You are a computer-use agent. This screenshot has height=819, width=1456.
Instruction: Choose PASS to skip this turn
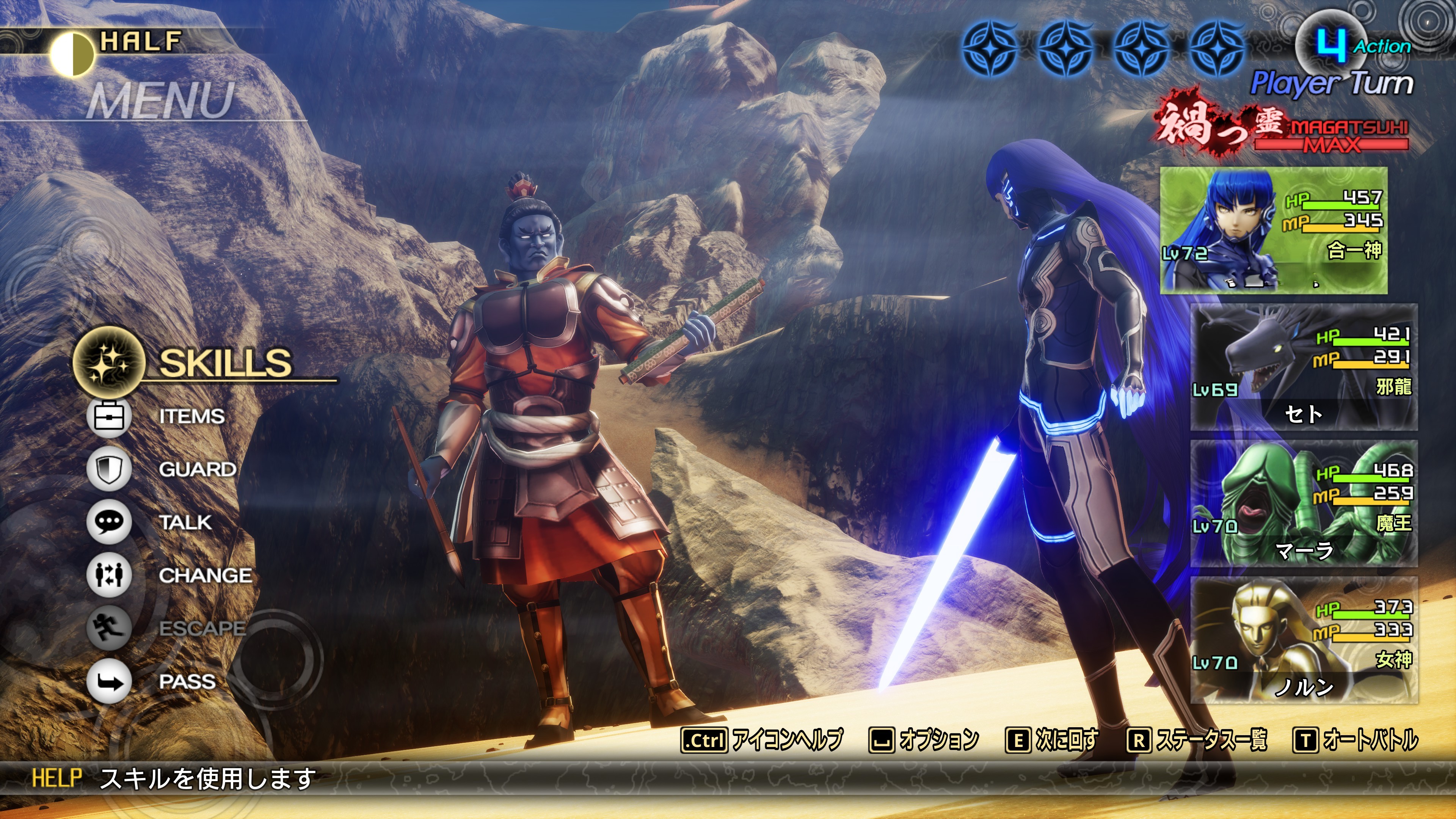coord(187,681)
